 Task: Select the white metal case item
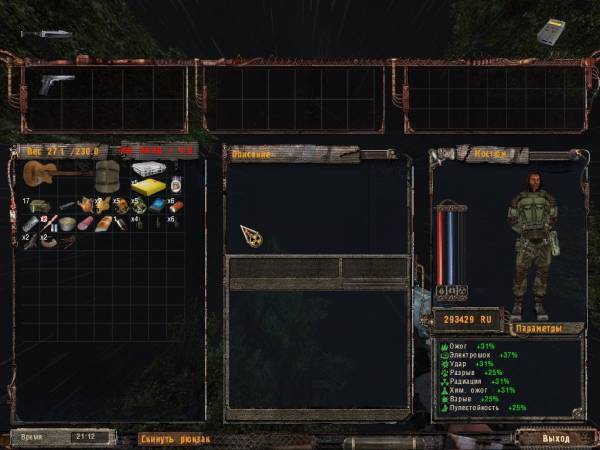[x=147, y=168]
